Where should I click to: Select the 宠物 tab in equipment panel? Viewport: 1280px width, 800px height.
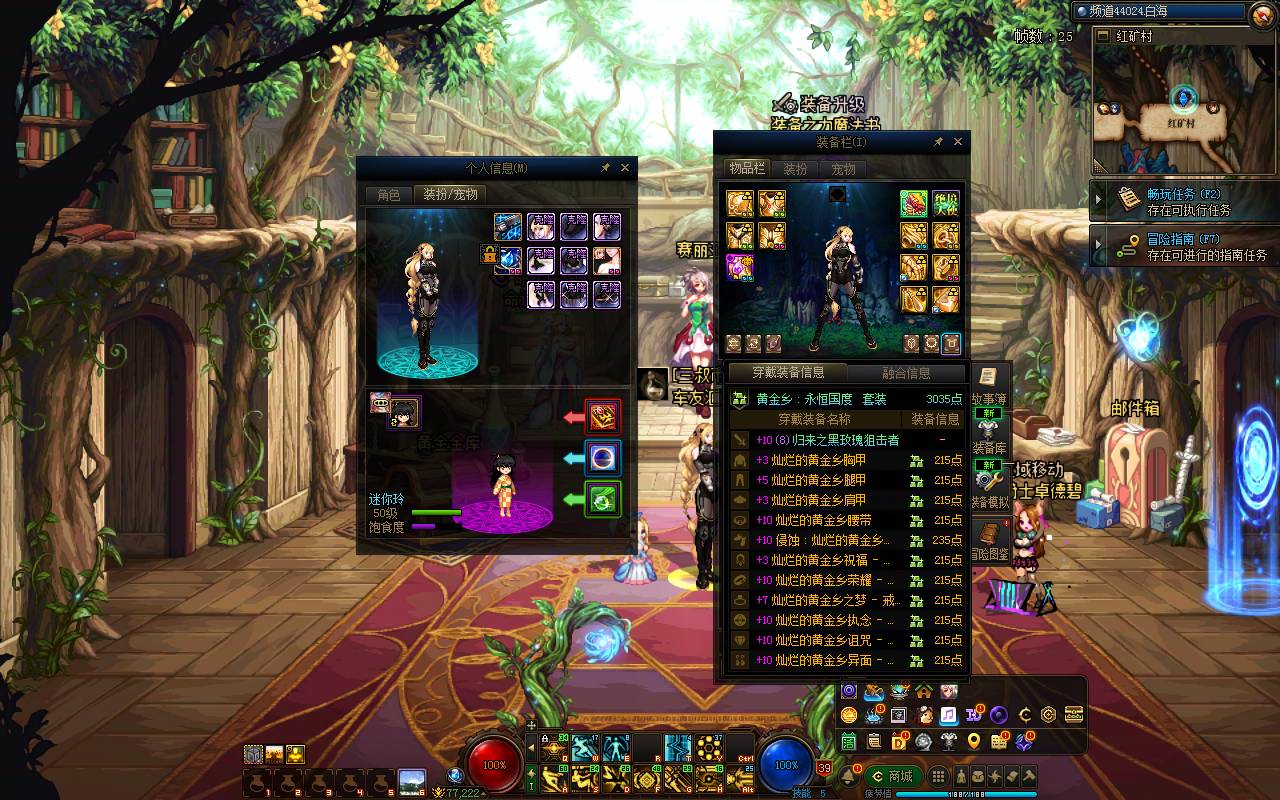[x=843, y=169]
